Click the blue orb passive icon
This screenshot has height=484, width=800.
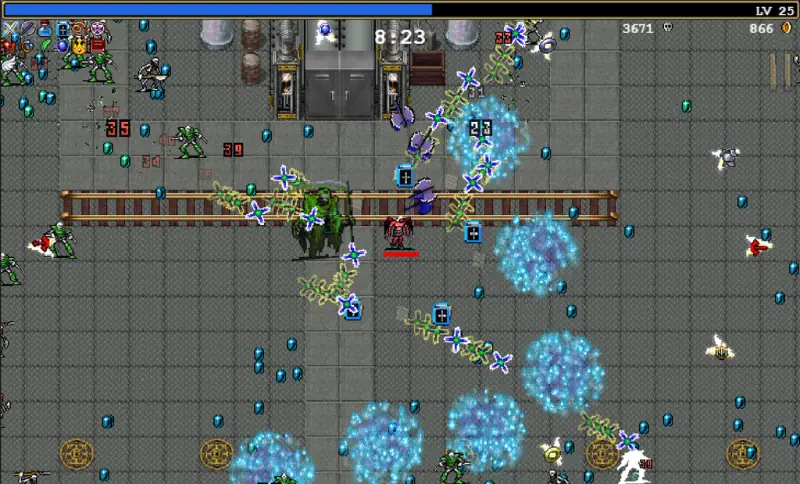coord(62,46)
